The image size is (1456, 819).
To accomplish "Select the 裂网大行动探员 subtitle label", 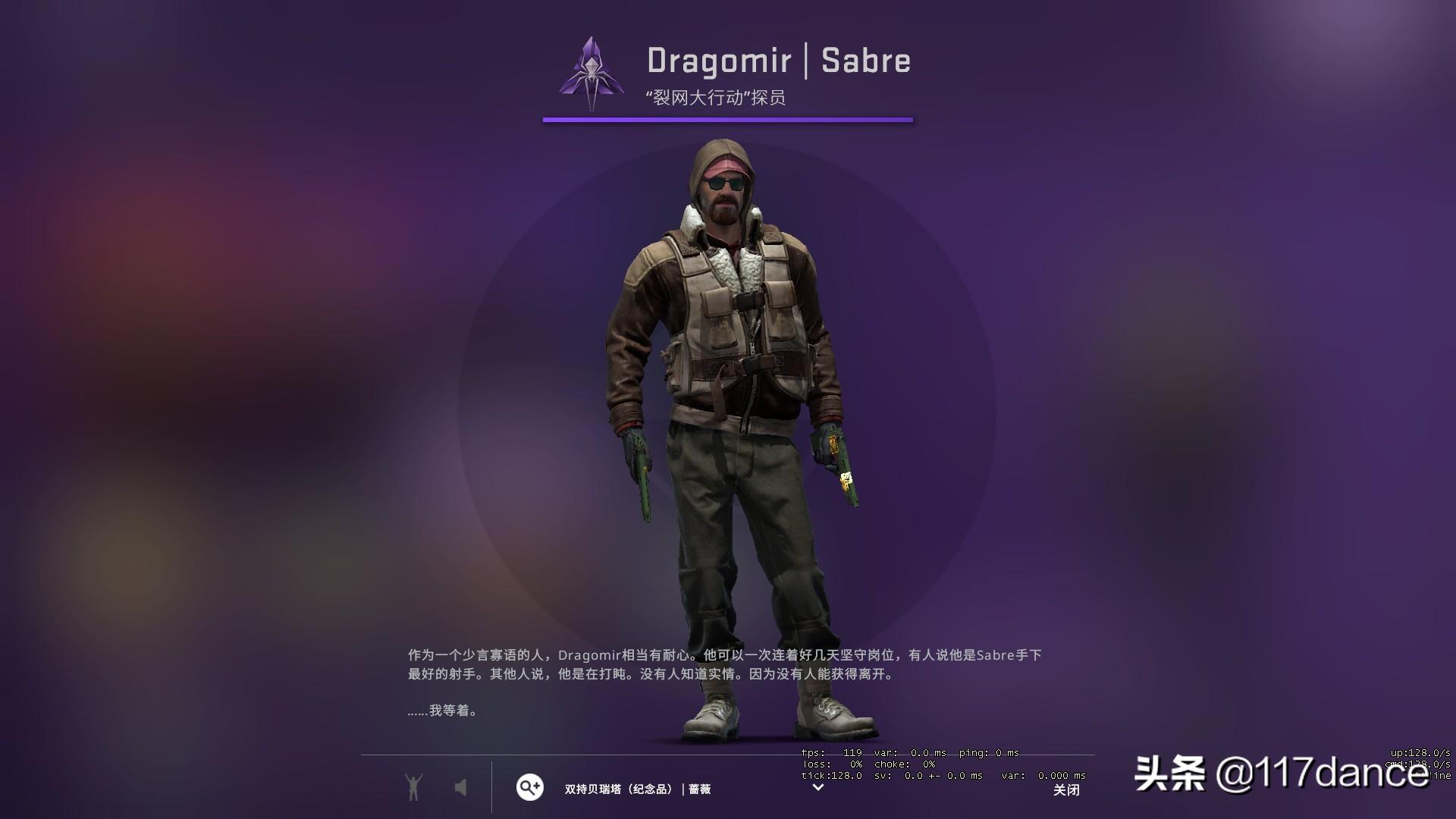I will click(716, 96).
